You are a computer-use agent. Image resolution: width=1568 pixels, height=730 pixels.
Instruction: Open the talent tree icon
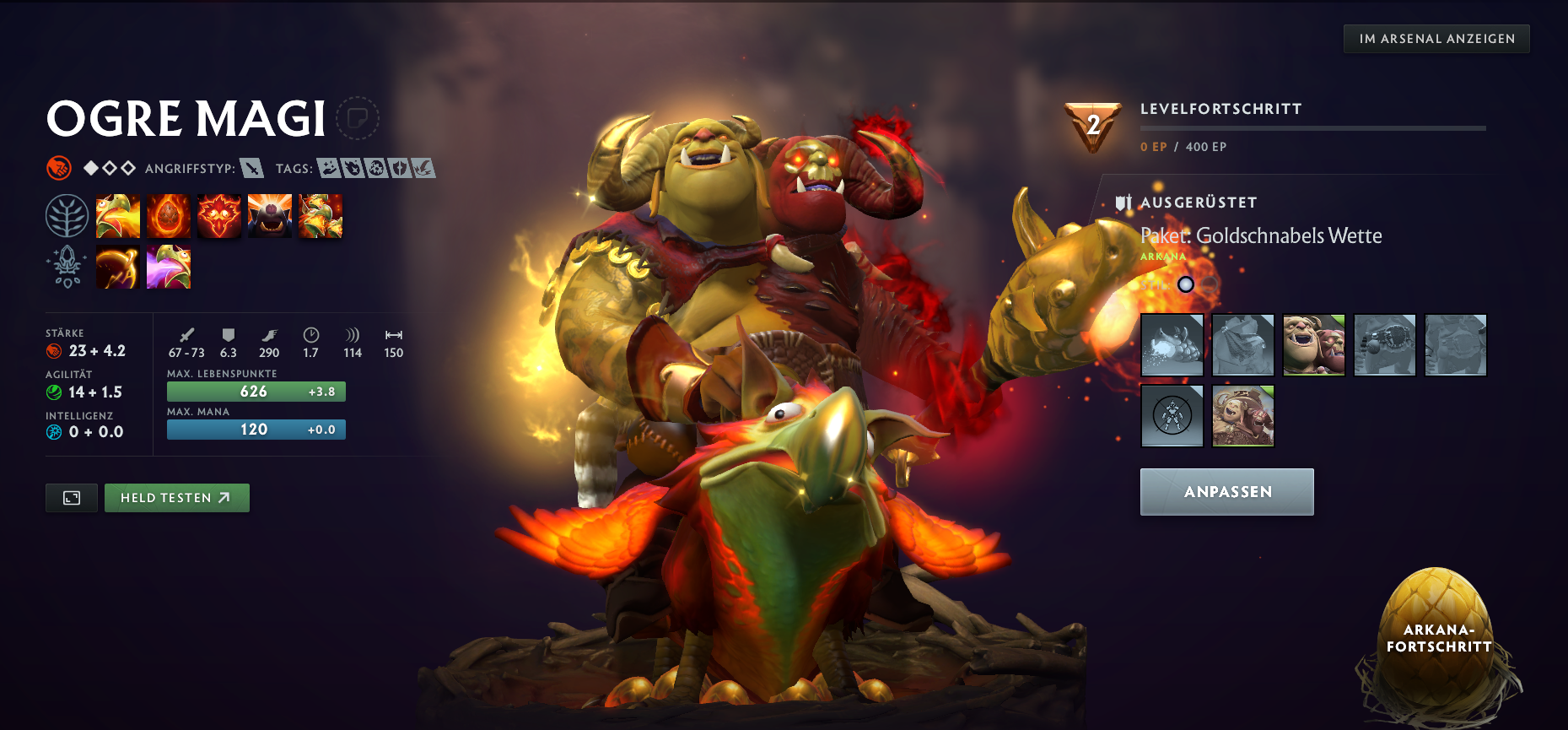coord(67,215)
